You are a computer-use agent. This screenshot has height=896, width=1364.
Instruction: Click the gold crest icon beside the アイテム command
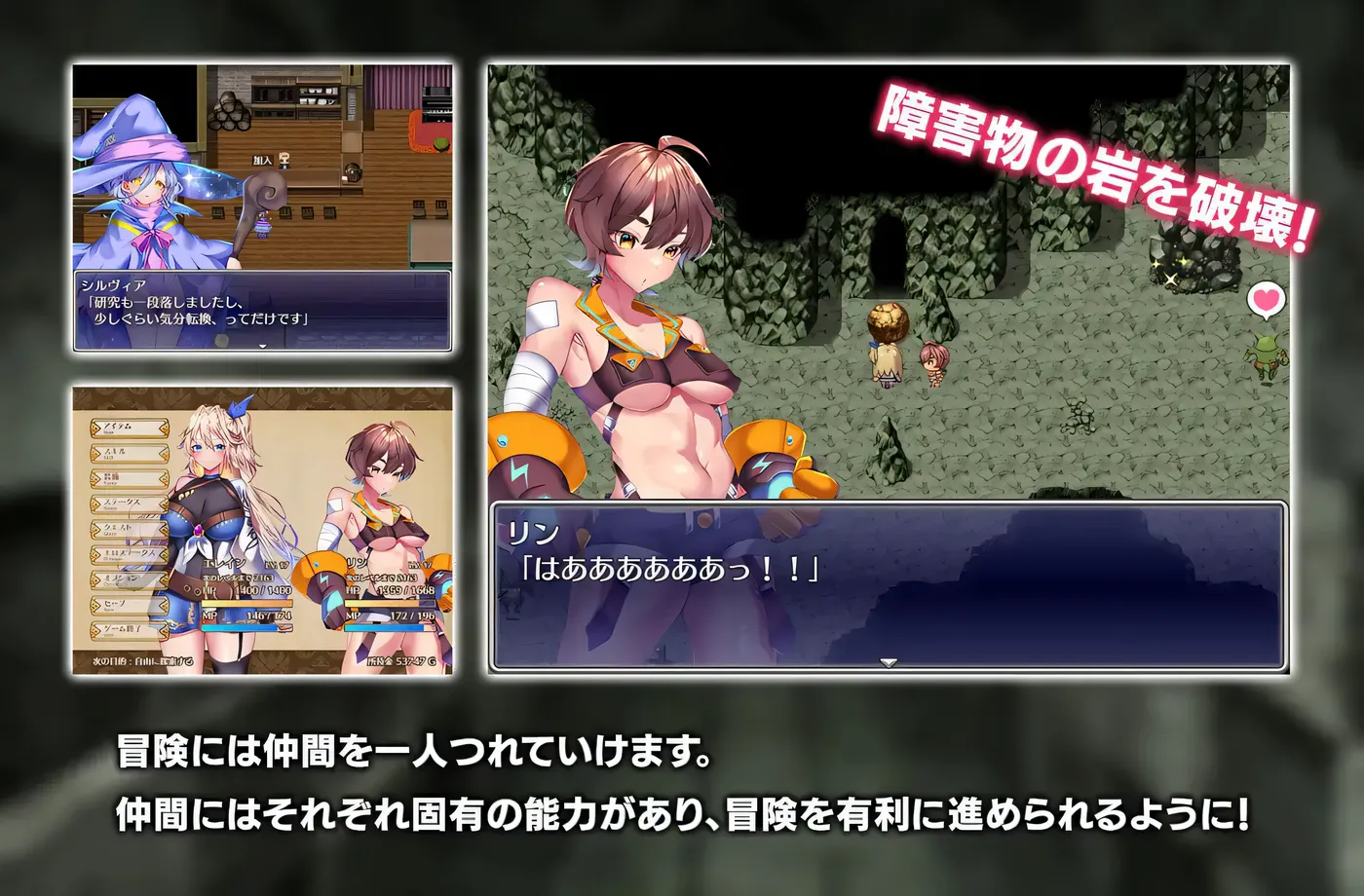[97, 427]
